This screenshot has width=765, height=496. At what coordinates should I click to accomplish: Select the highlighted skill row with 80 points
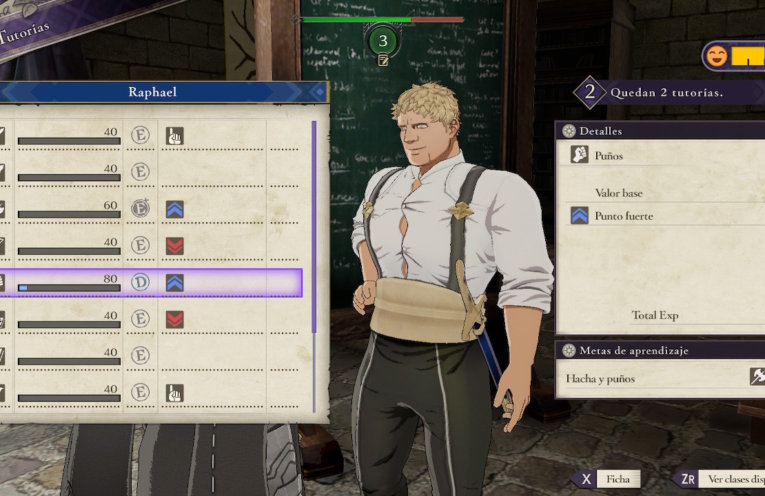pyautogui.click(x=150, y=283)
